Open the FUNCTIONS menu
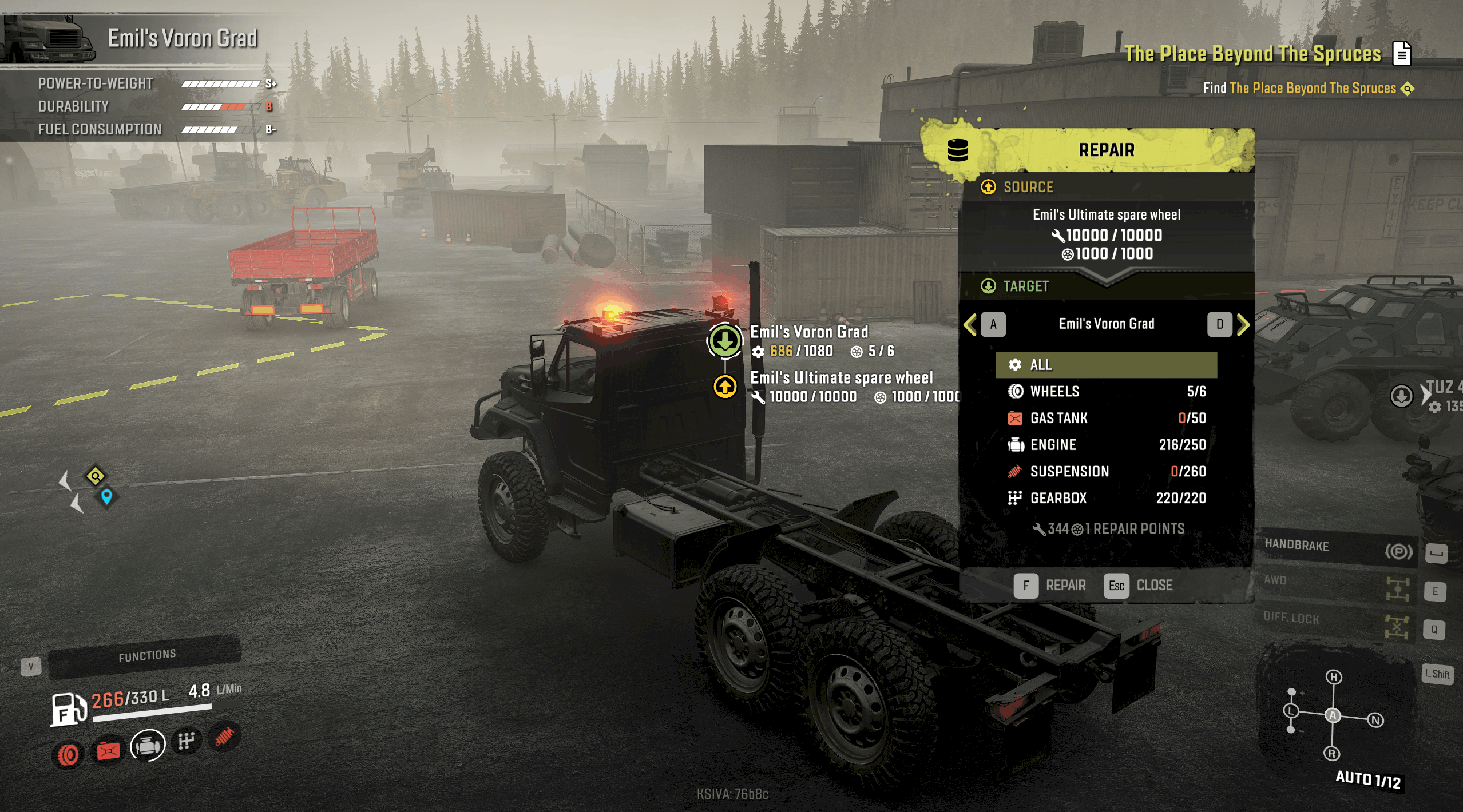 click(x=146, y=656)
